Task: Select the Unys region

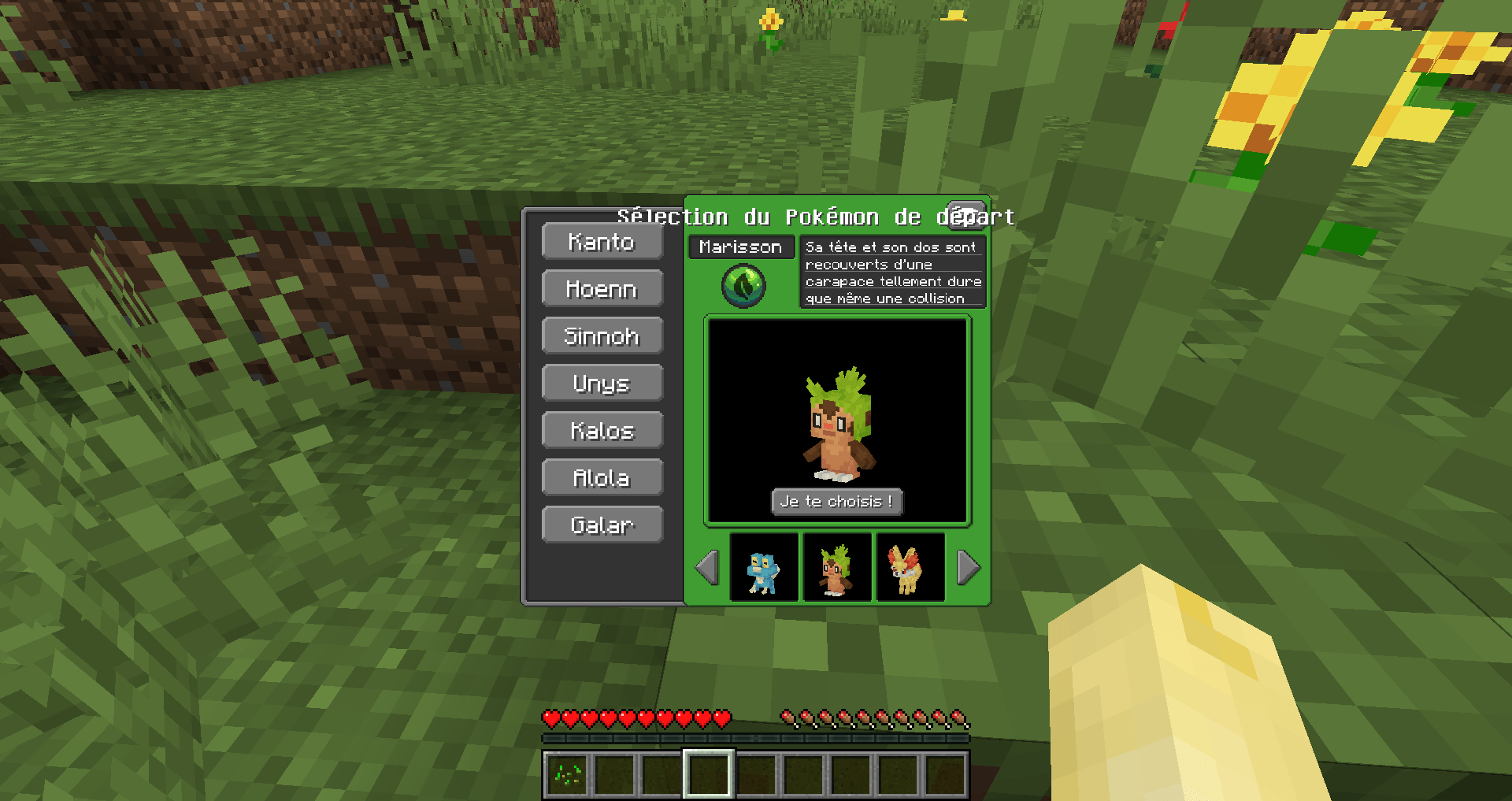Action: [602, 384]
